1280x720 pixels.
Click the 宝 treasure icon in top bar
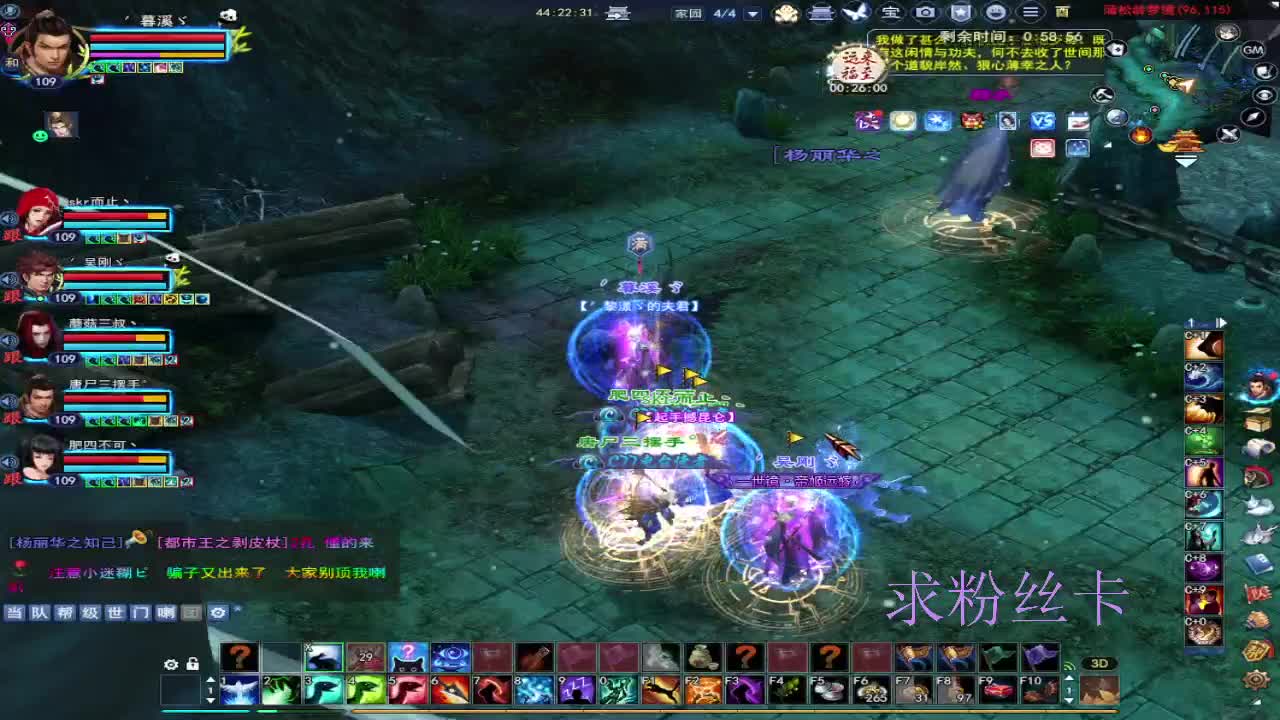pyautogui.click(x=891, y=13)
